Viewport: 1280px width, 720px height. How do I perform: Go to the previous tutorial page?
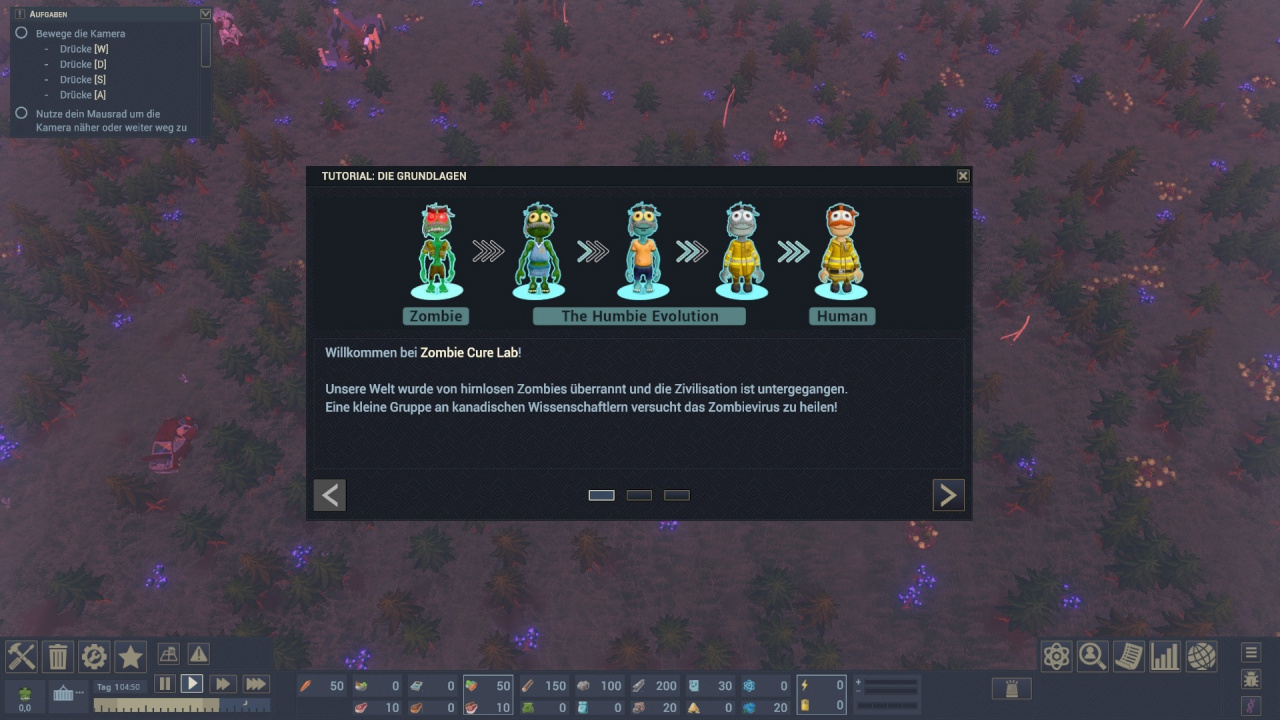[x=330, y=495]
